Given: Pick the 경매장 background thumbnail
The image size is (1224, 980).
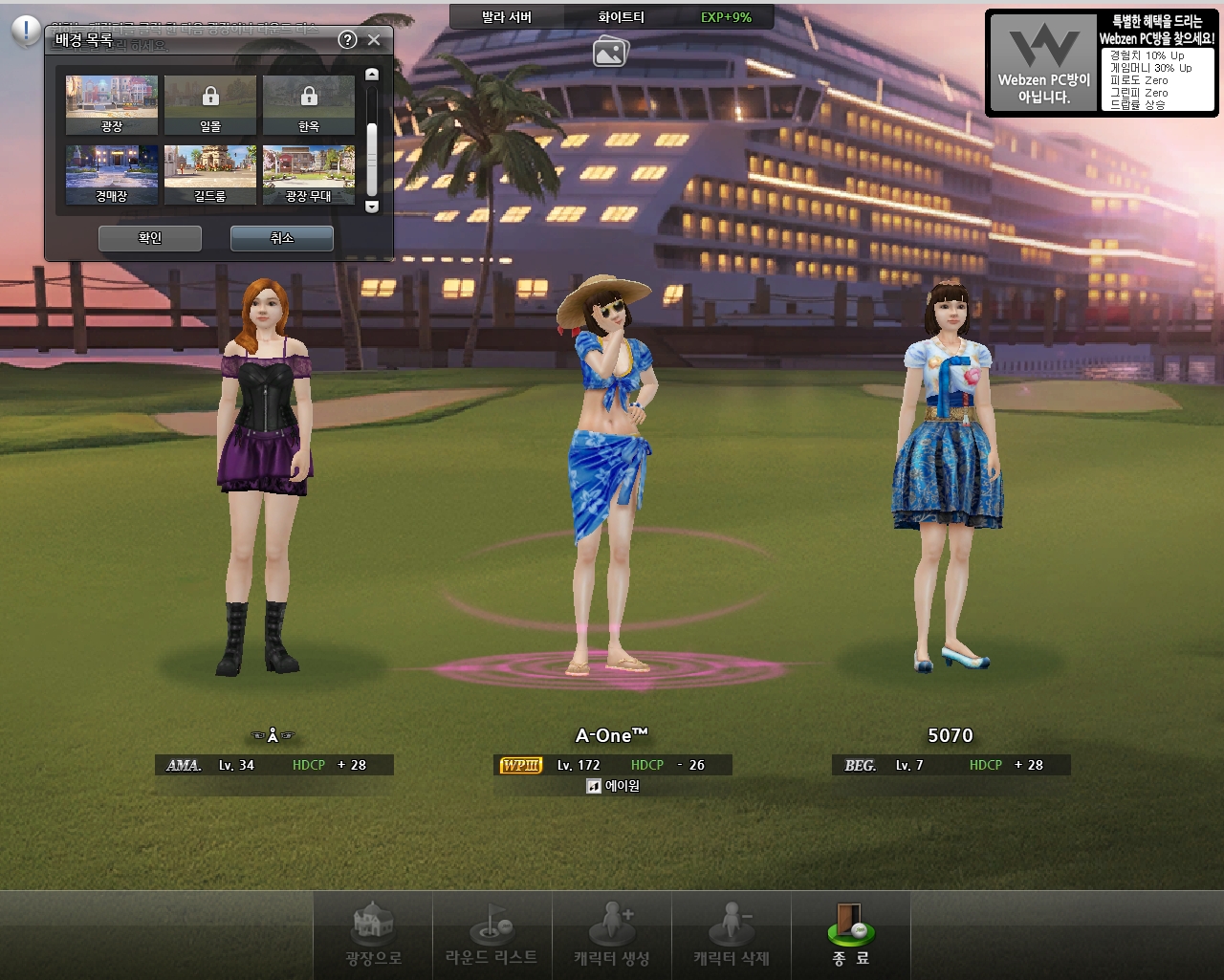Looking at the screenshot, I should (x=112, y=174).
